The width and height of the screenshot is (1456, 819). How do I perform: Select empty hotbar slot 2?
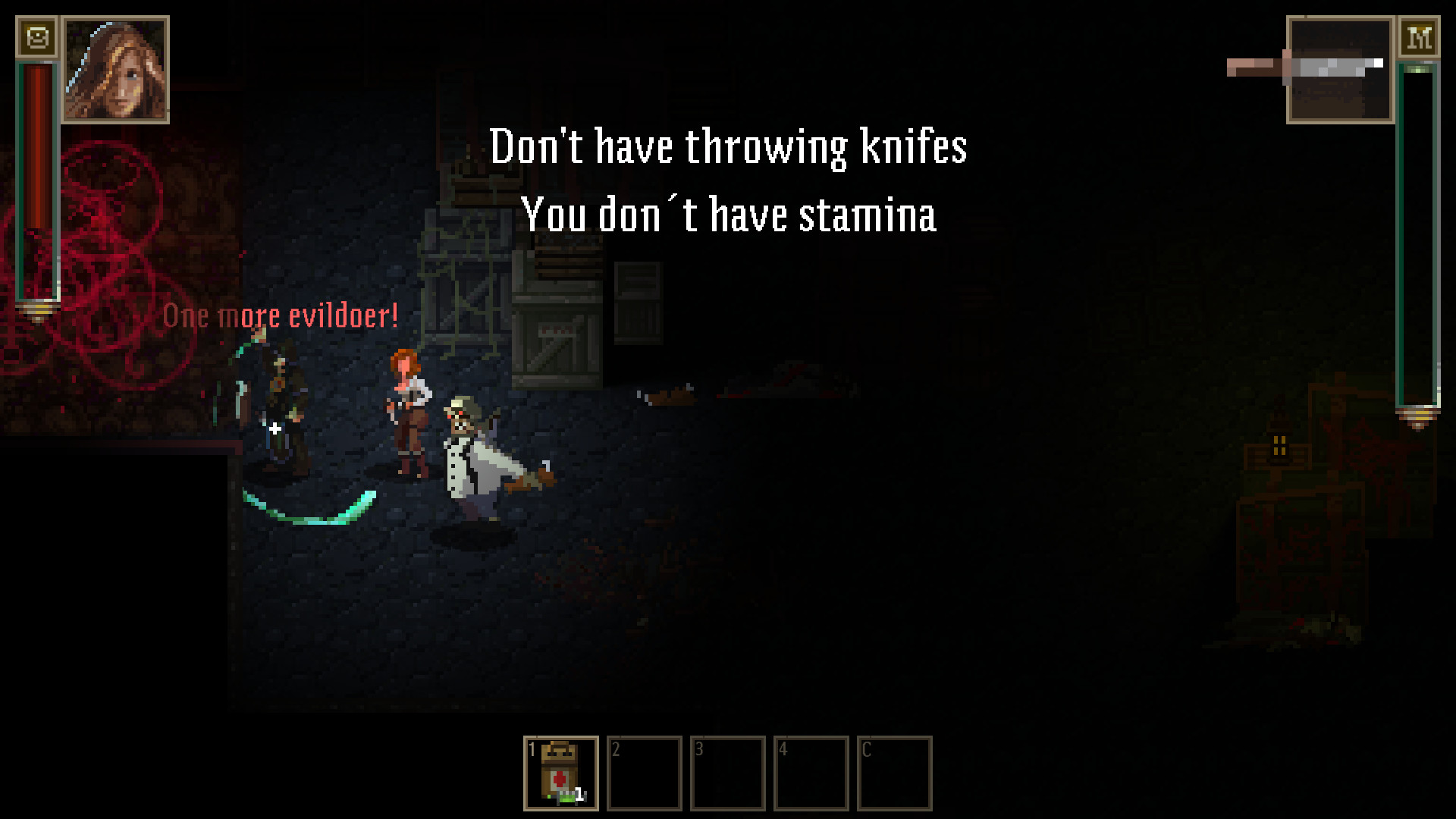tap(644, 772)
